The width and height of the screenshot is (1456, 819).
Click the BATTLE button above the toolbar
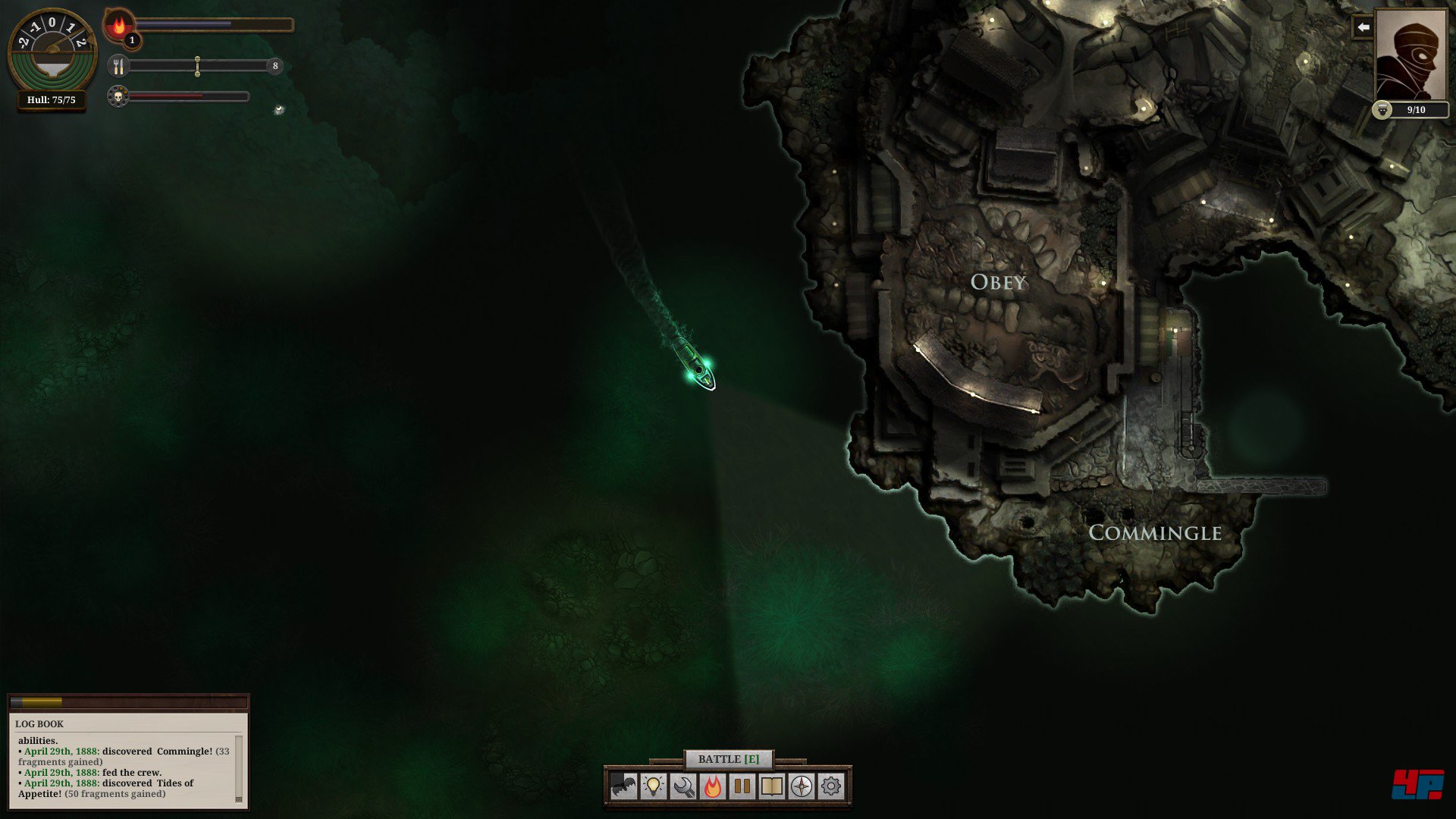[728, 759]
